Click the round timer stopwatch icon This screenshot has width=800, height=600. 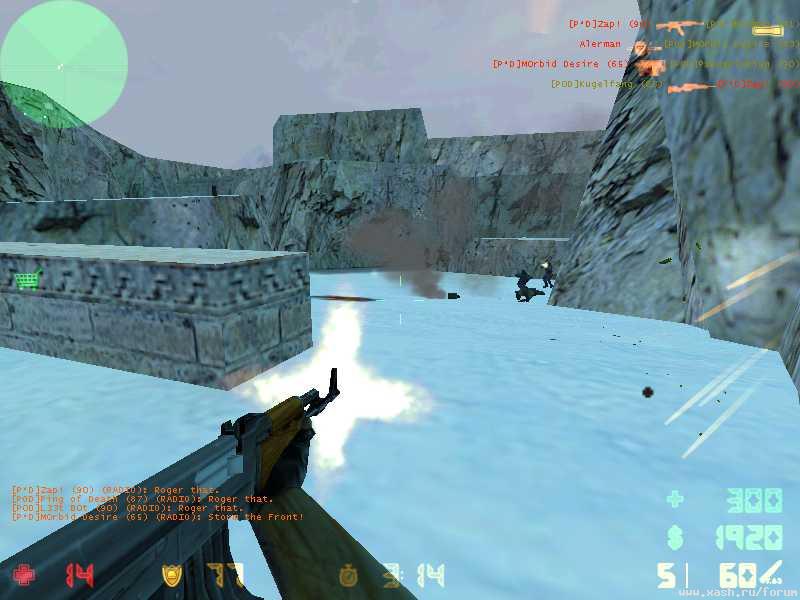pyautogui.click(x=348, y=575)
